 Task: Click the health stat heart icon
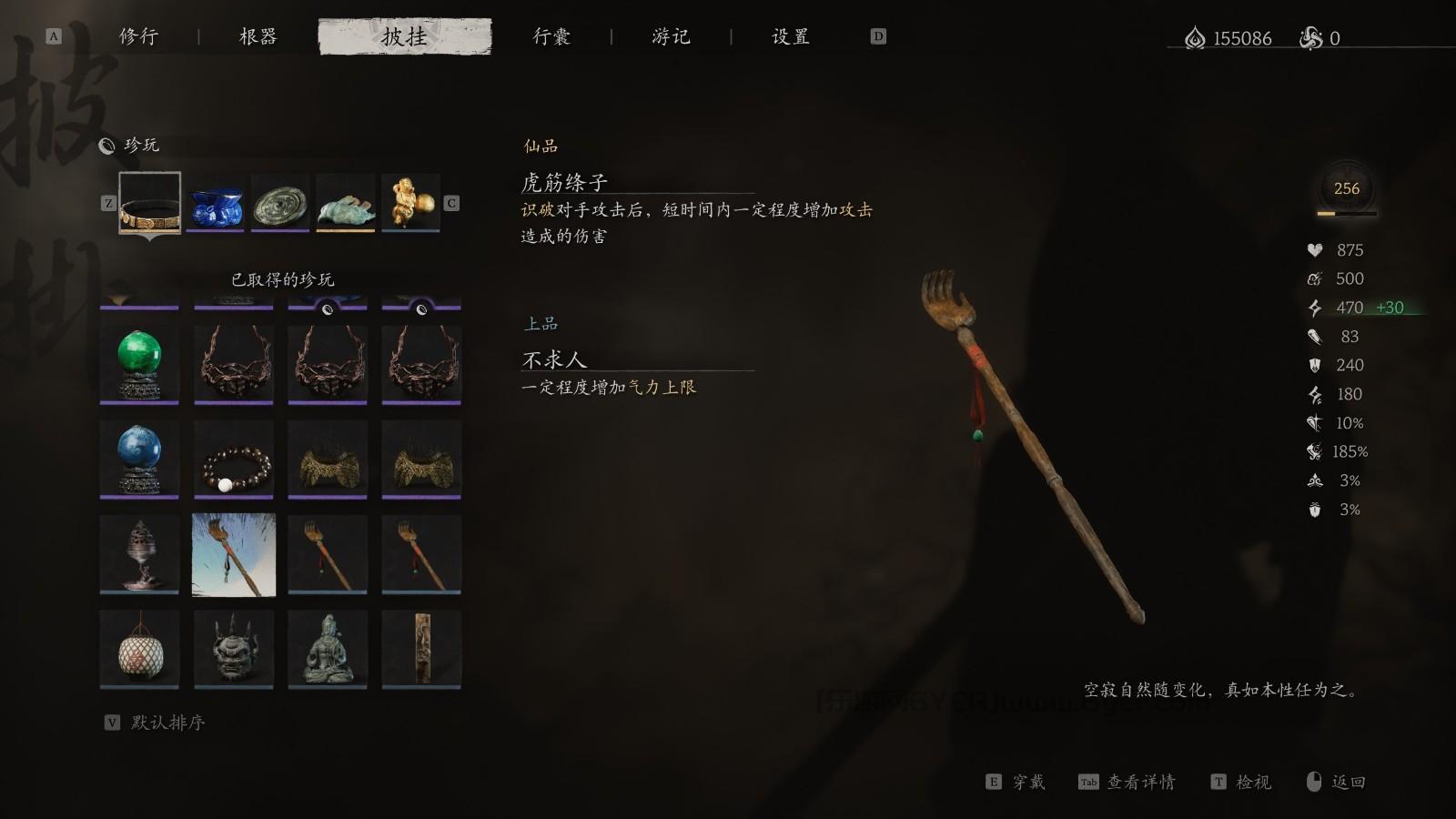pos(1315,250)
